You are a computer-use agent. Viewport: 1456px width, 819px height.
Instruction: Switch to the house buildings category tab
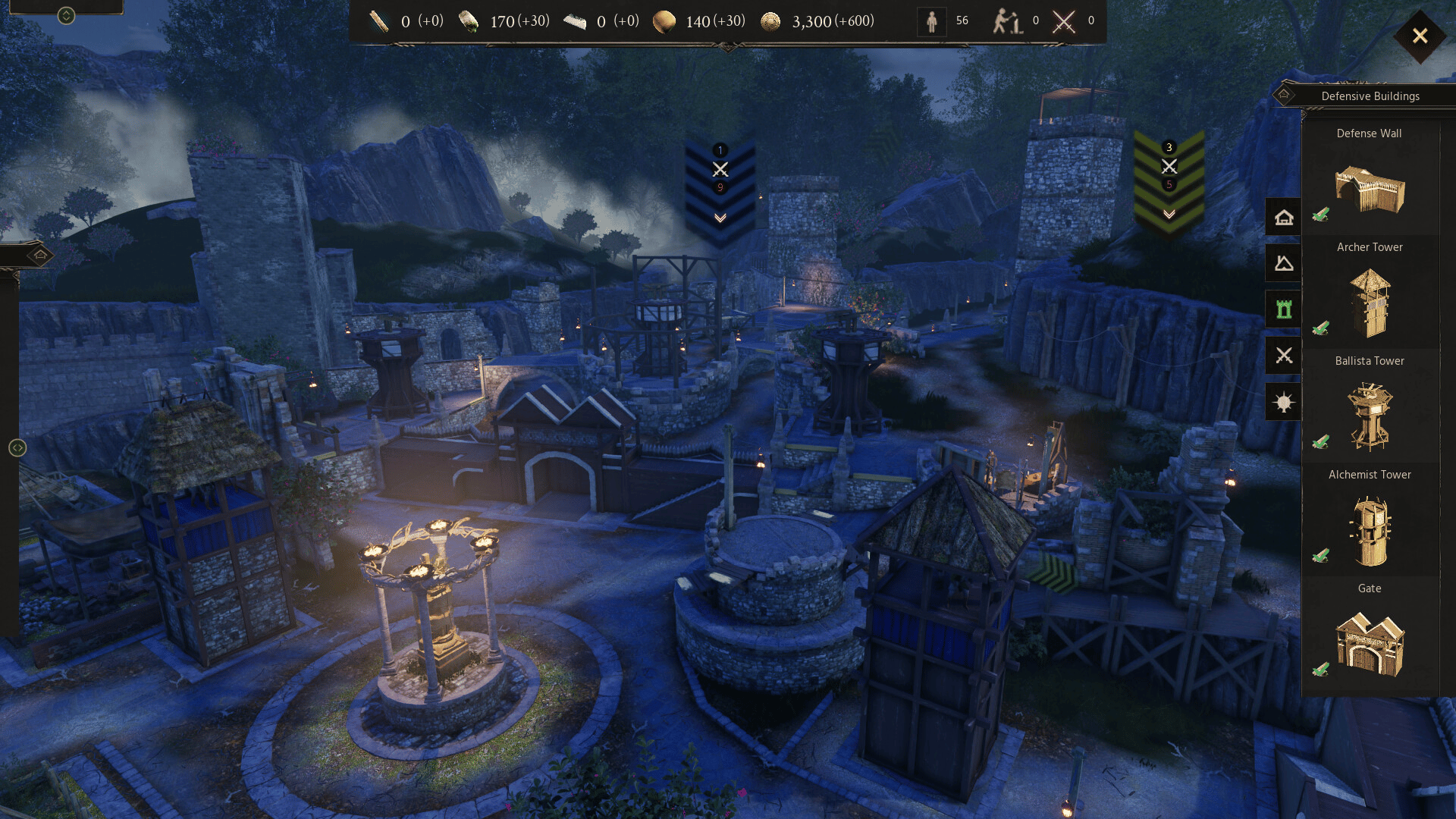coord(1284,218)
